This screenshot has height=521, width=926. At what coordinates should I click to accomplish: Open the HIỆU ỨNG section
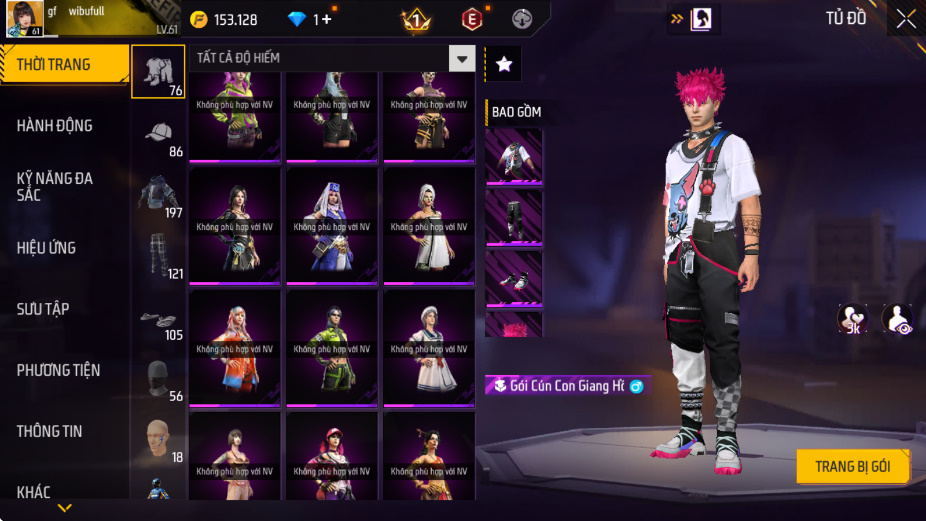47,248
